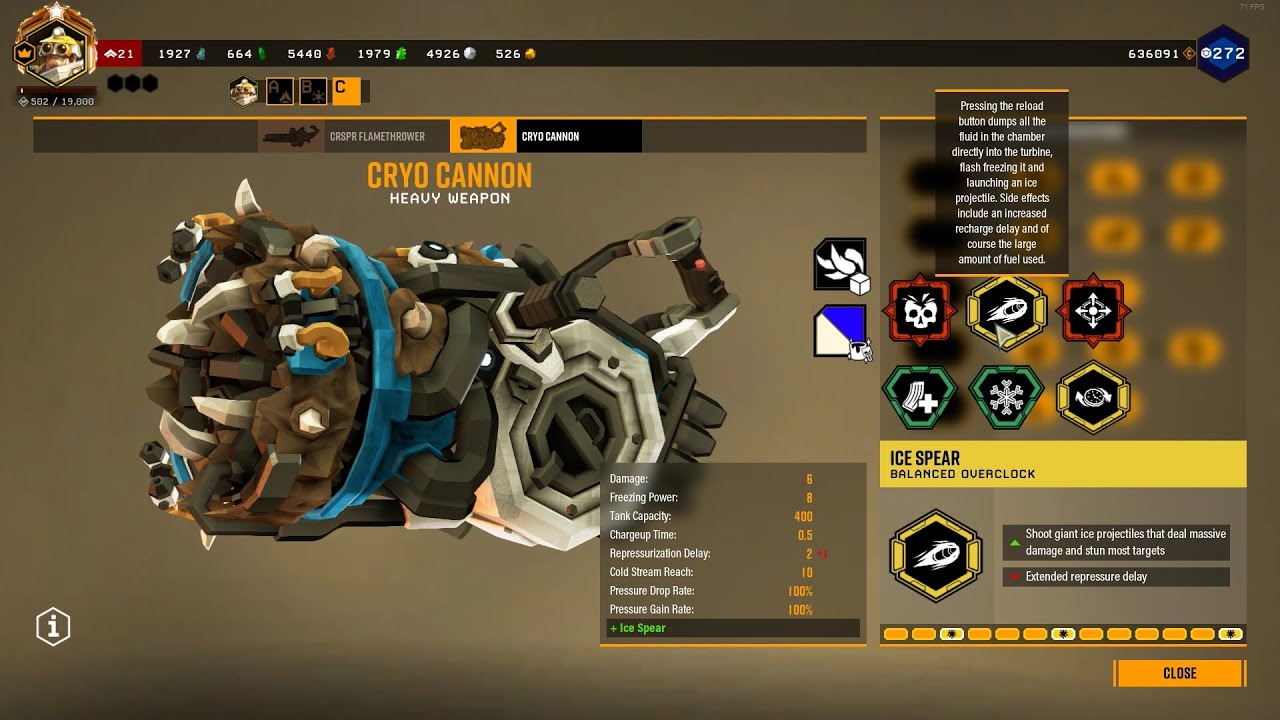Pick the green ammo-plus overclock
The width and height of the screenshot is (1280, 720).
(x=919, y=397)
